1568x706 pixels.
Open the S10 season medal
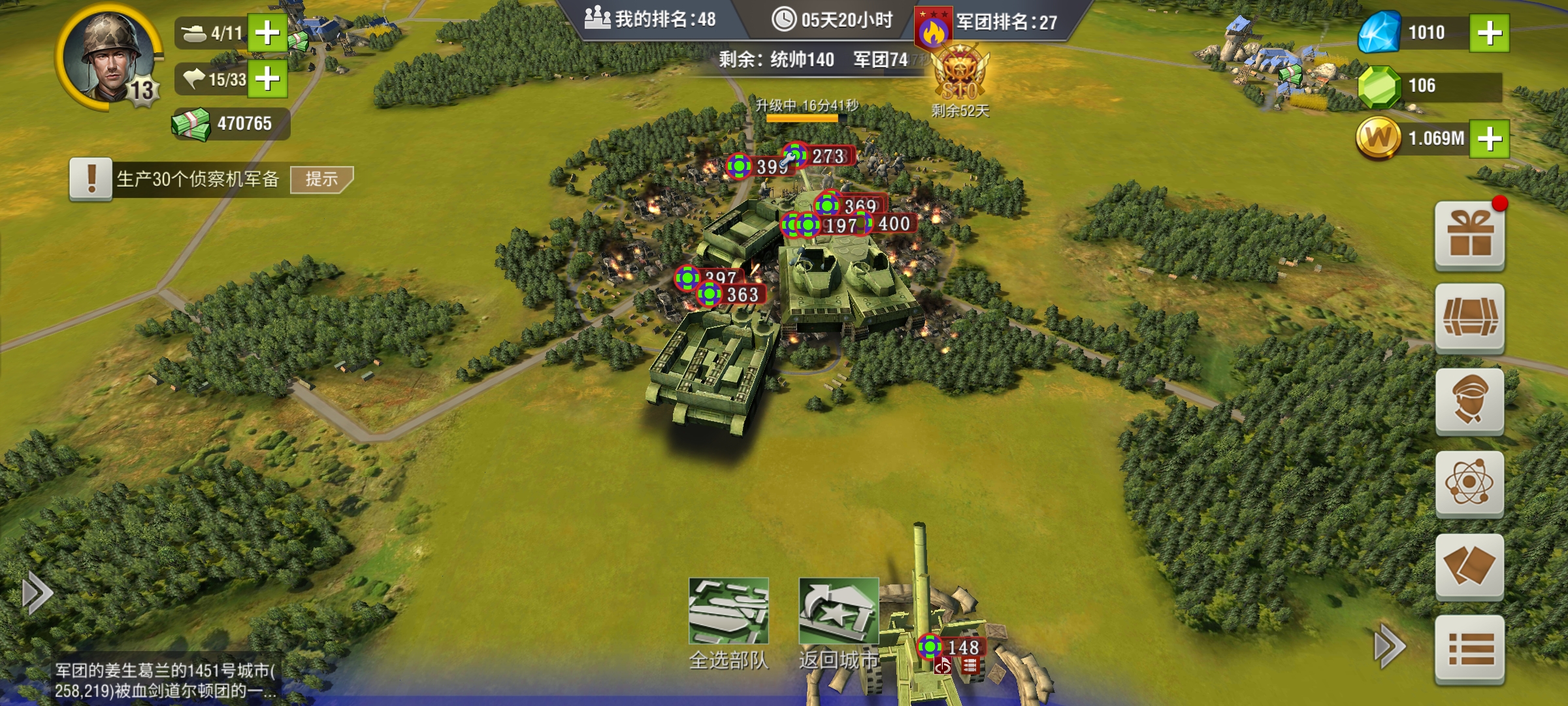coord(960,77)
